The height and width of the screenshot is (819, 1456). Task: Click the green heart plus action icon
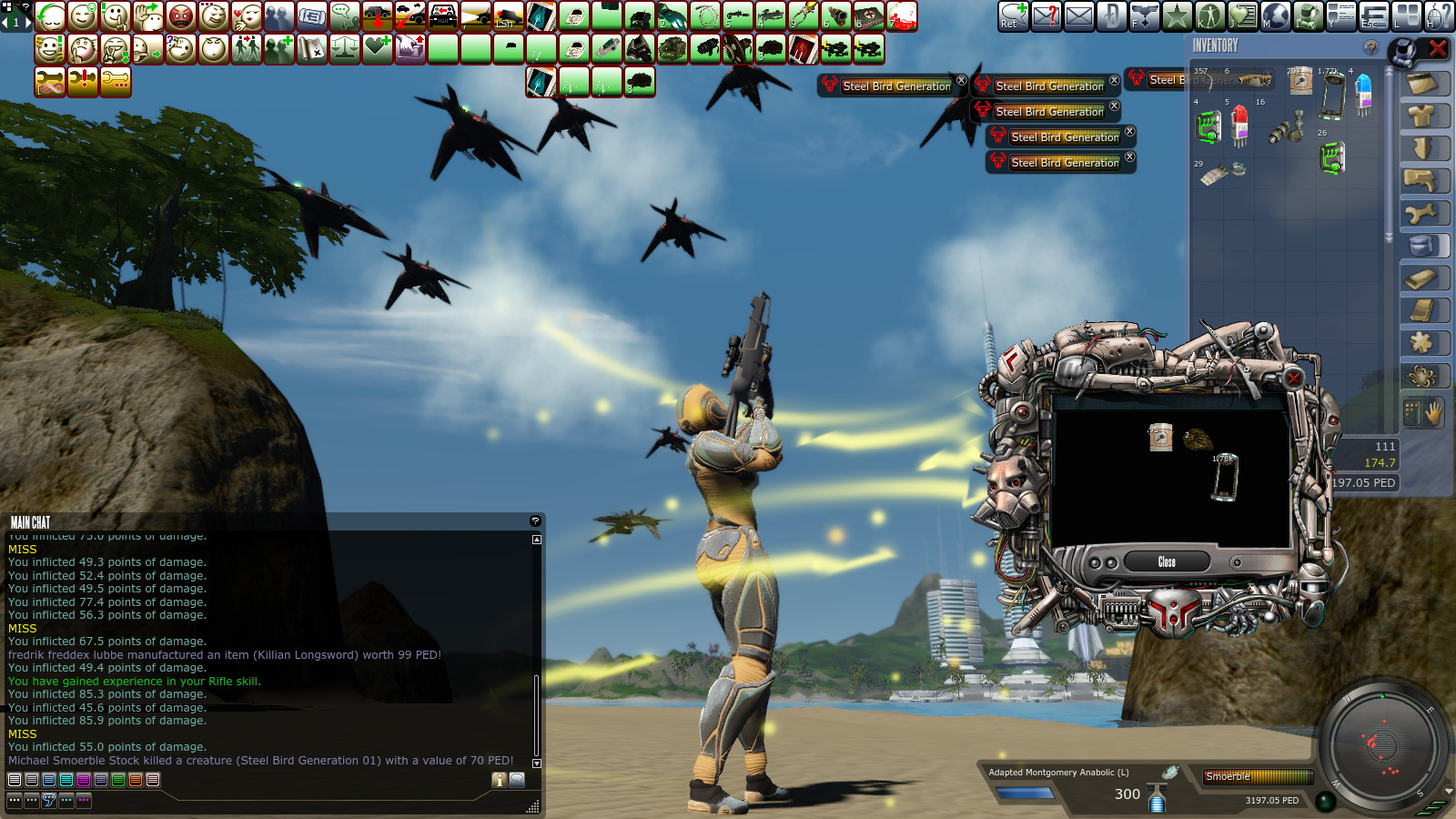coord(378,49)
